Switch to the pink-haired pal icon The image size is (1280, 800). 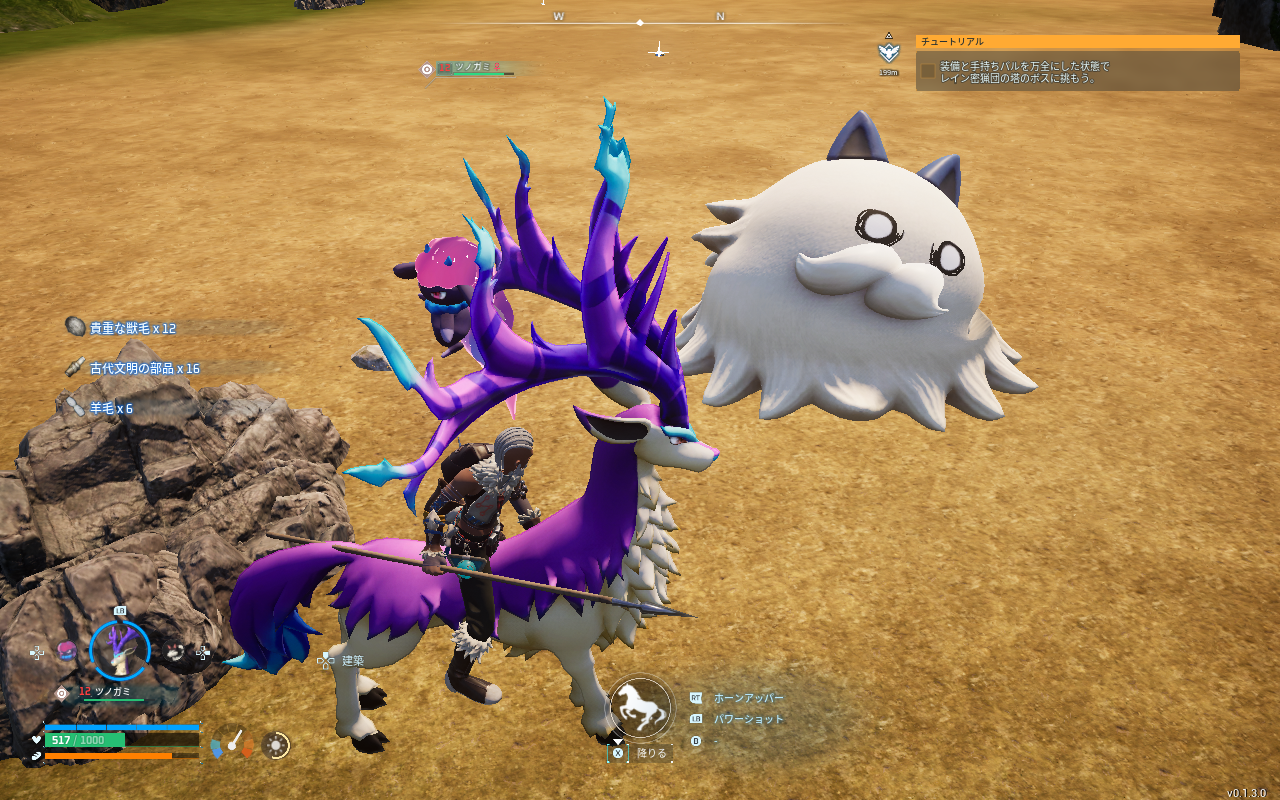[x=67, y=651]
